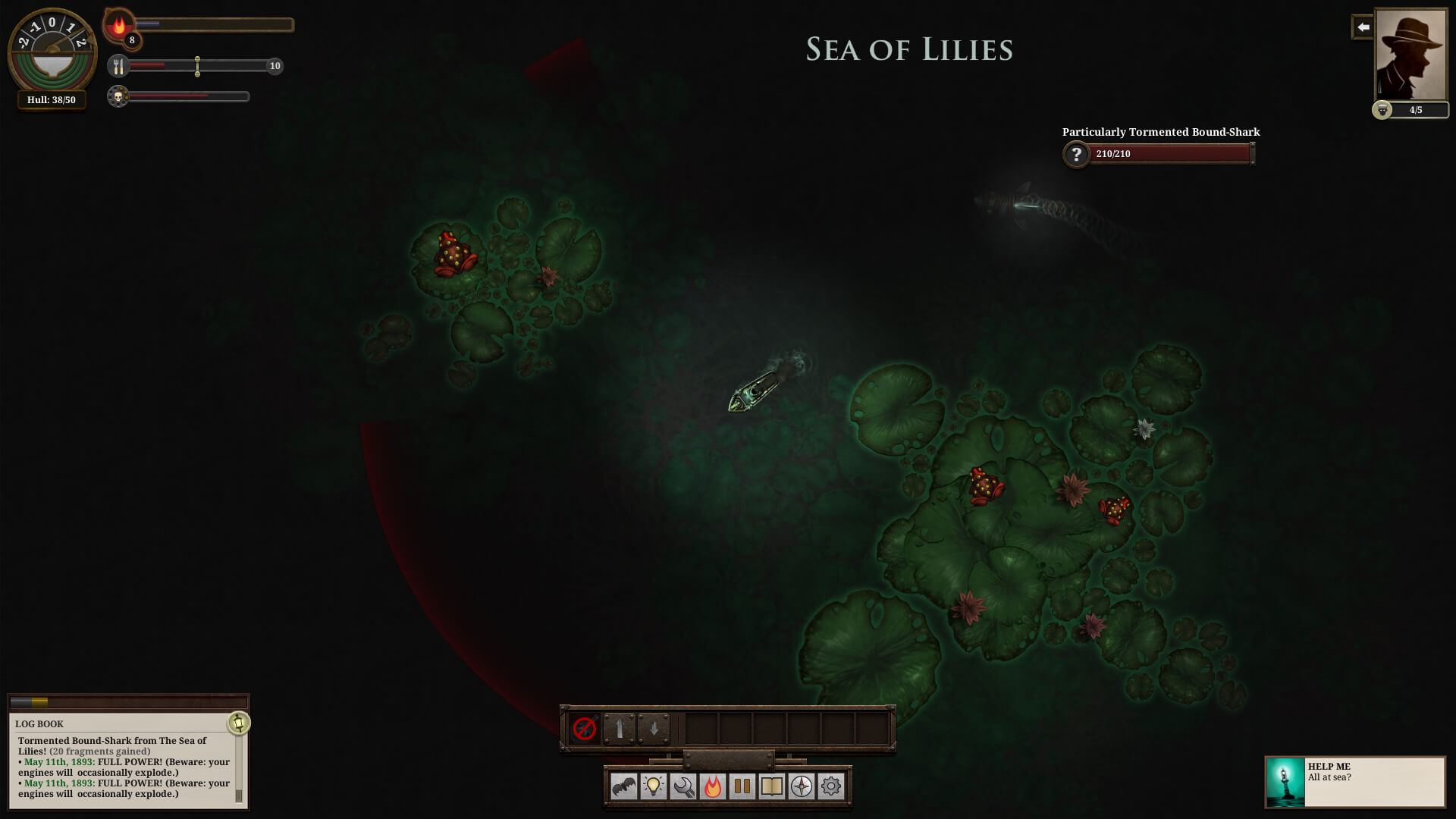Select the wrench repair icon
The width and height of the screenshot is (1456, 819).
coord(682,787)
